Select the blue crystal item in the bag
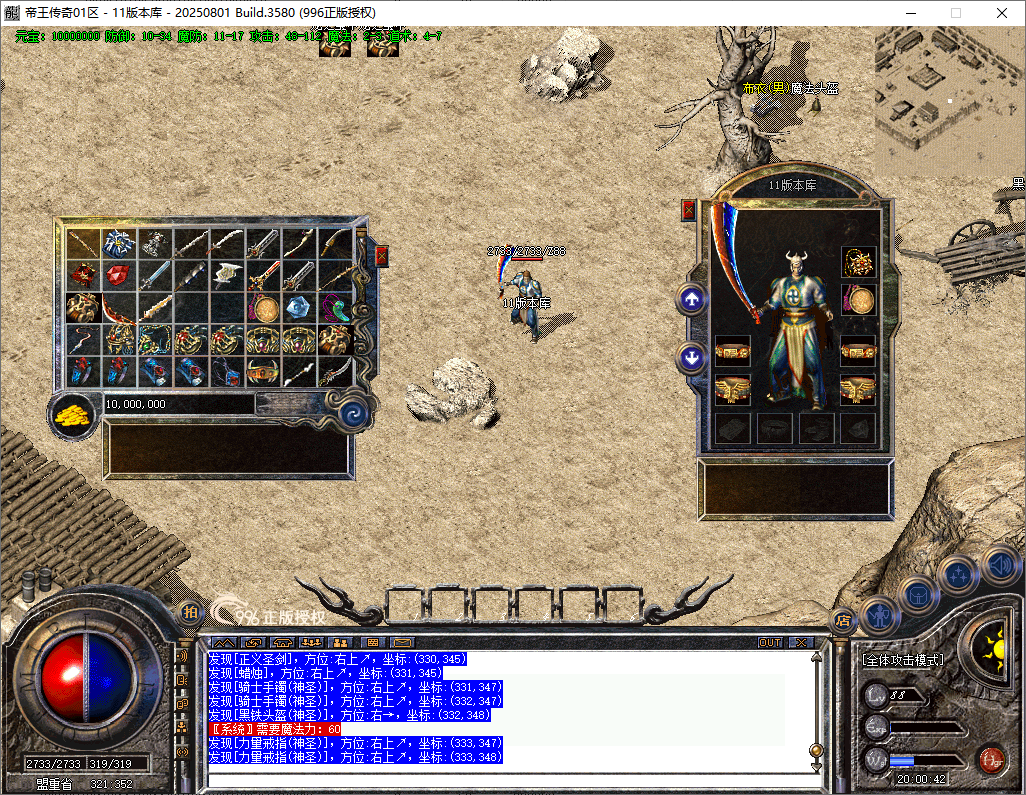The height and width of the screenshot is (795, 1026). pos(299,307)
